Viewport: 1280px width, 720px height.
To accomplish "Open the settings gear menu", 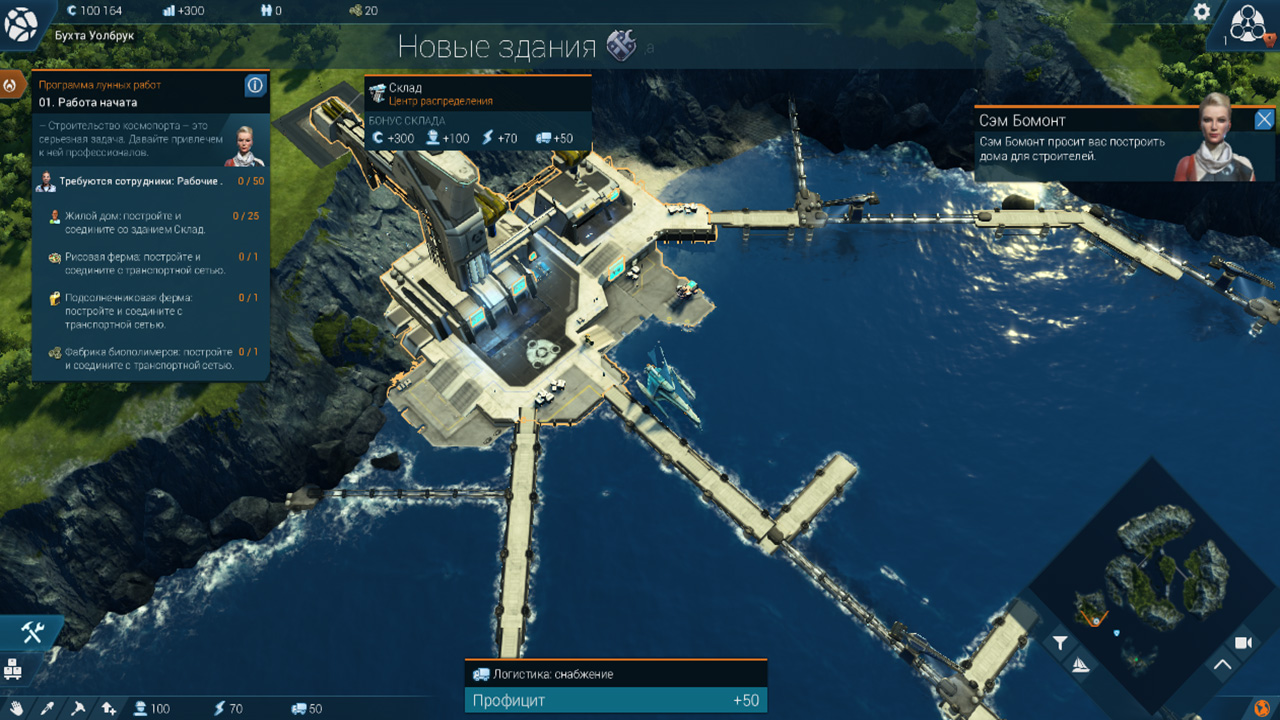I will coord(1202,12).
